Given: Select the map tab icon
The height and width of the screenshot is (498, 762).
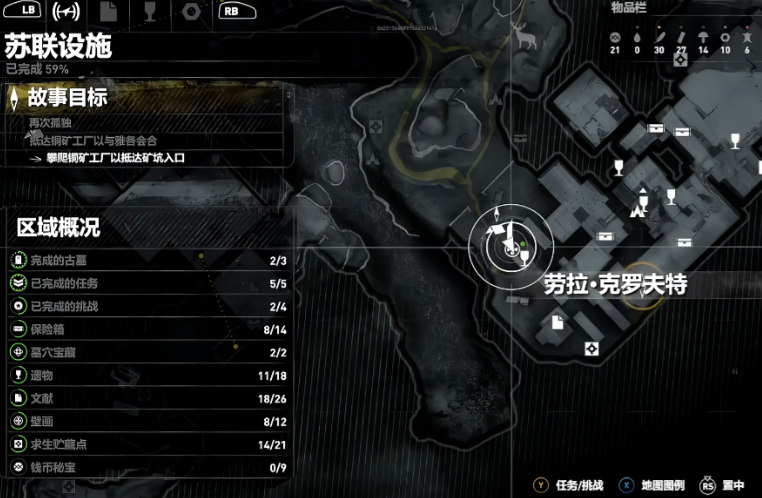Looking at the screenshot, I should [x=66, y=11].
